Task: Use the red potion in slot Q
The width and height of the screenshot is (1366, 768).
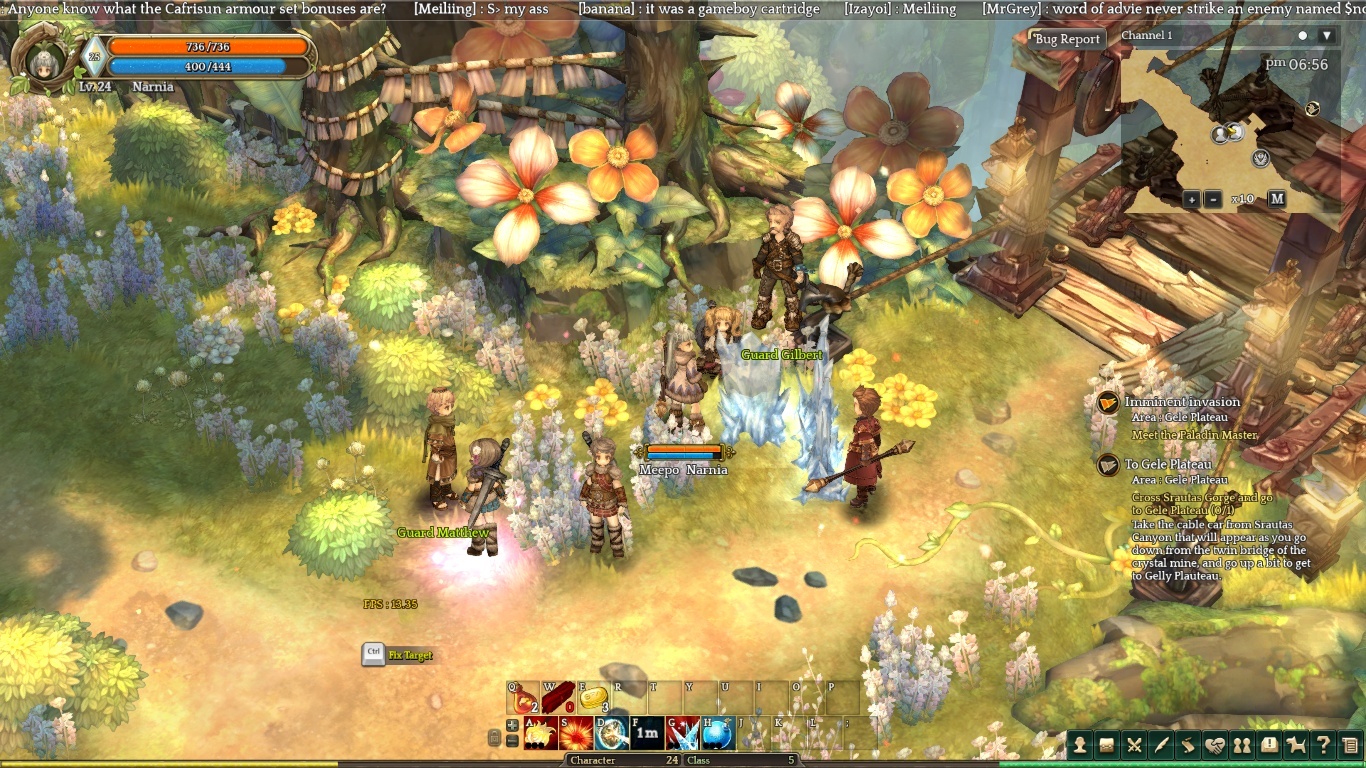Action: [x=523, y=697]
